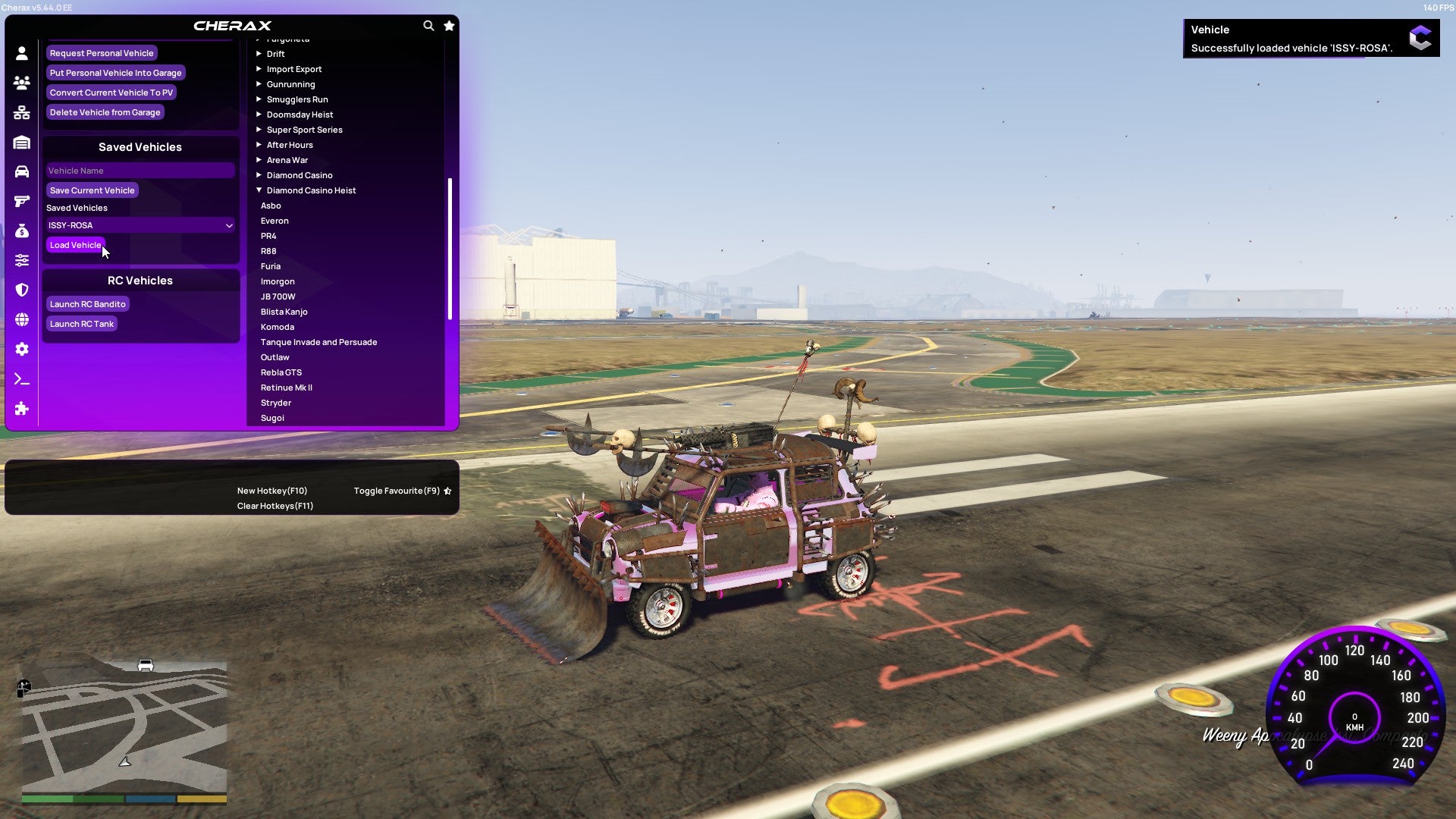Screen dimensions: 1456x819
Task: Open the ISSY-ROSA saved vehicles dropdown
Action: (x=140, y=225)
